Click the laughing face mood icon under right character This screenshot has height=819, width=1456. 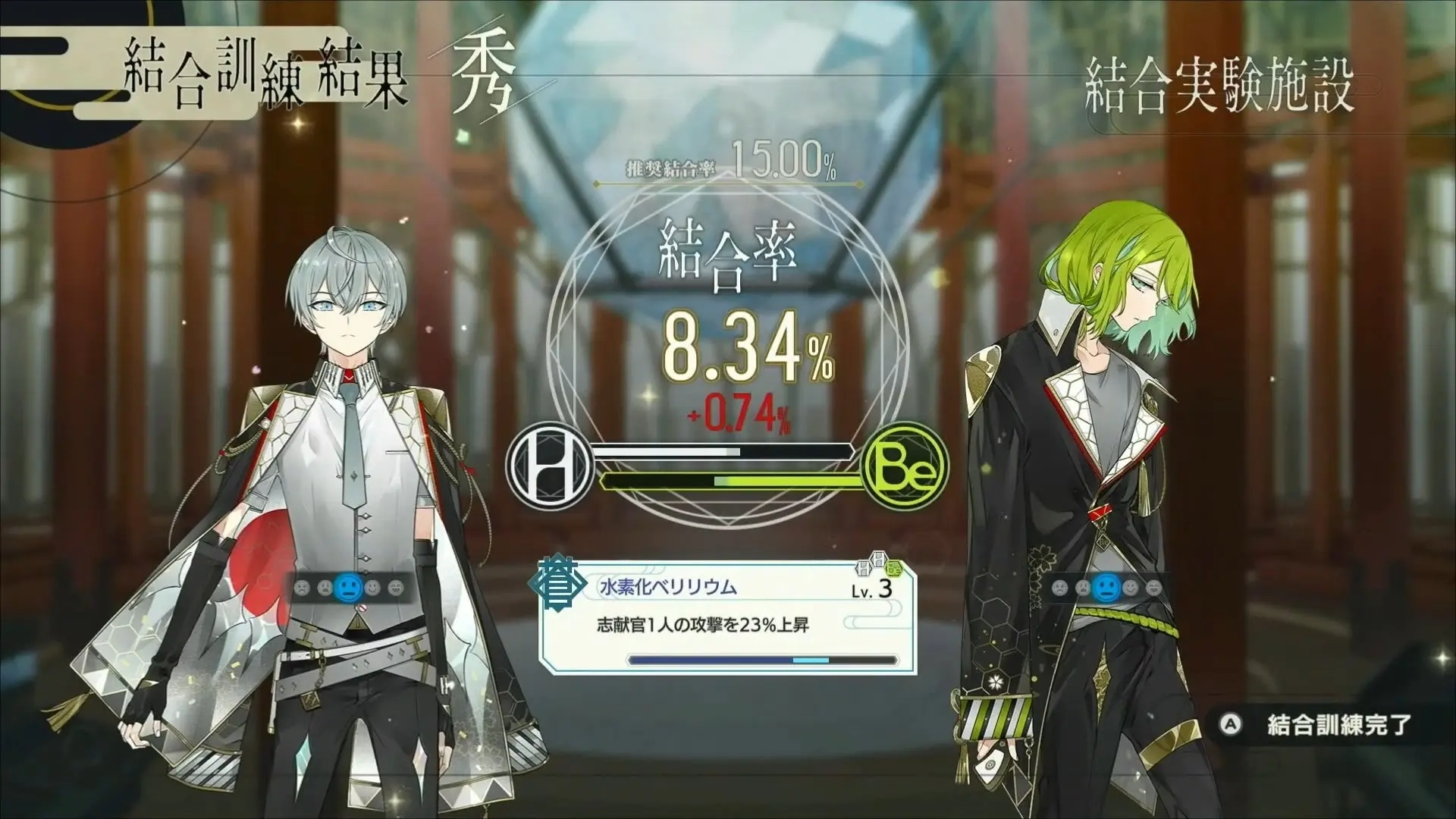pyautogui.click(x=1154, y=588)
